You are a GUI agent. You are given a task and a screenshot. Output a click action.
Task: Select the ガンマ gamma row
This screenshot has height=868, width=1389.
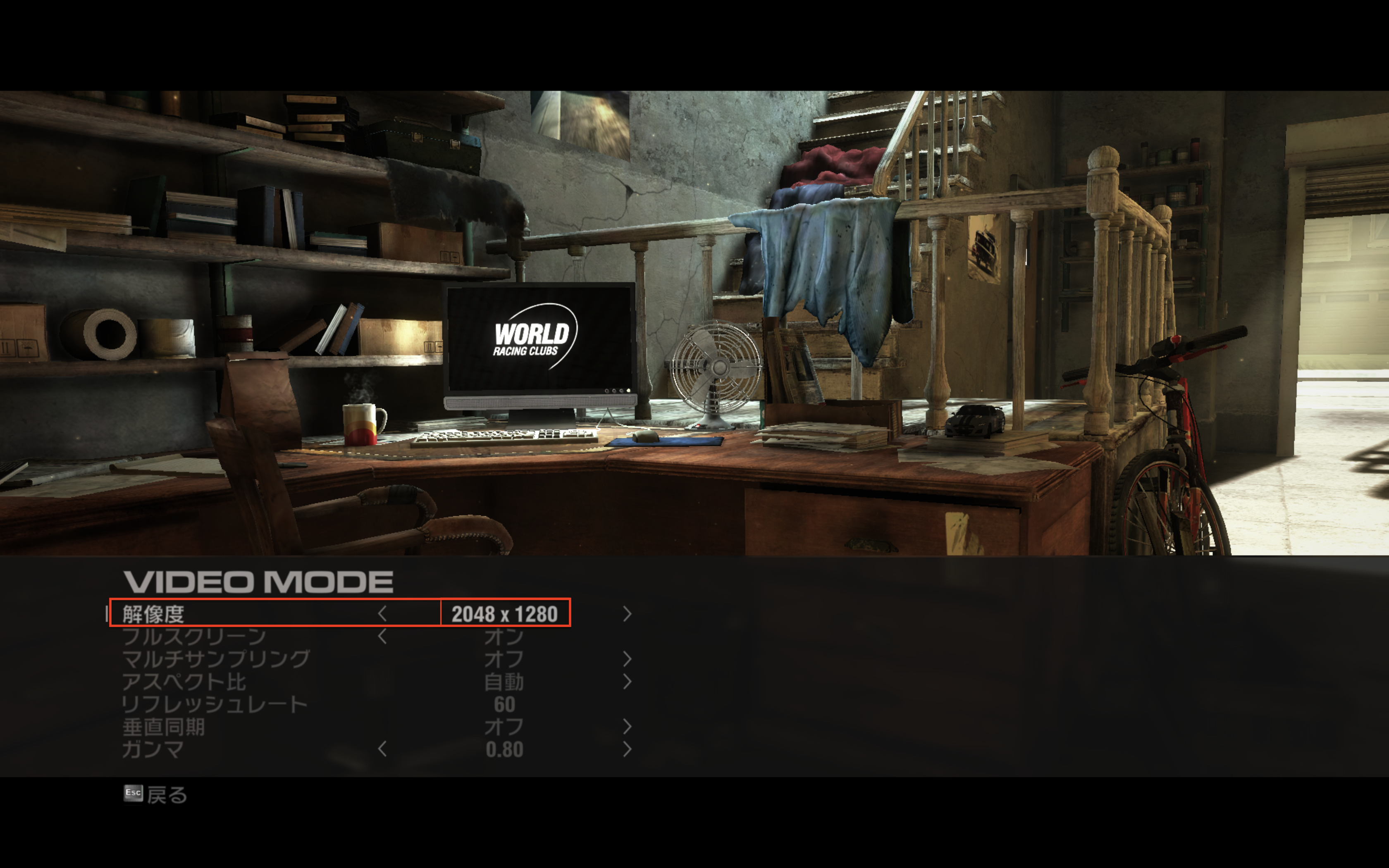(x=153, y=749)
